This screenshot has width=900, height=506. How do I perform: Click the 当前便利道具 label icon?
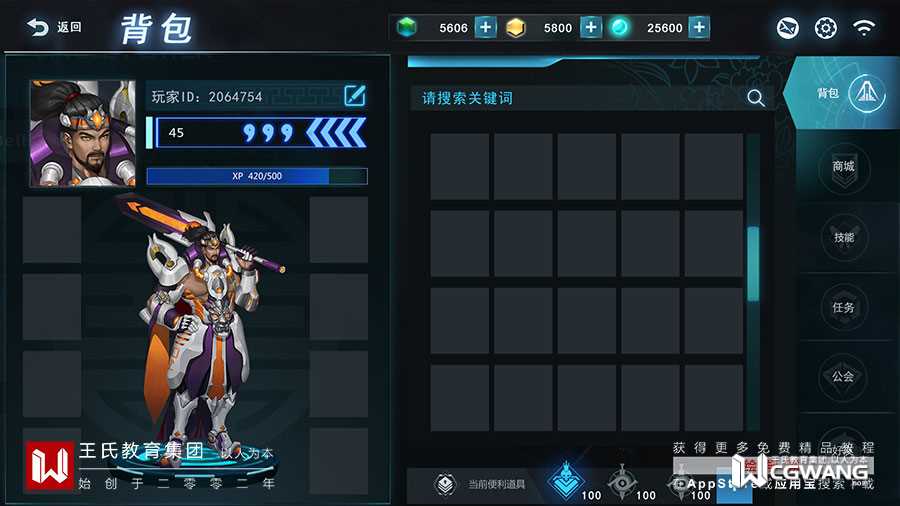click(445, 485)
